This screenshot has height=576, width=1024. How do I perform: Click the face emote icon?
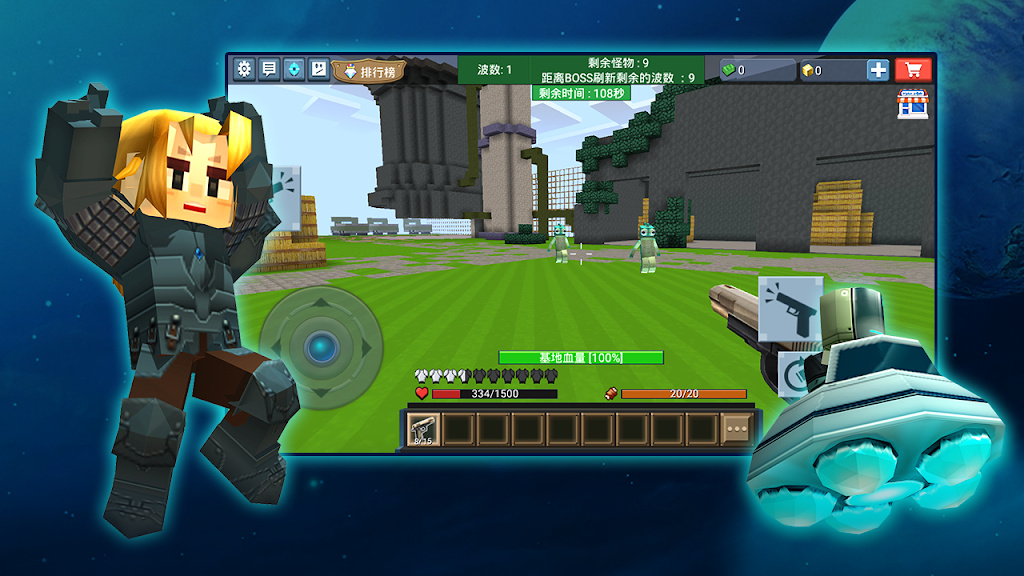(318, 69)
